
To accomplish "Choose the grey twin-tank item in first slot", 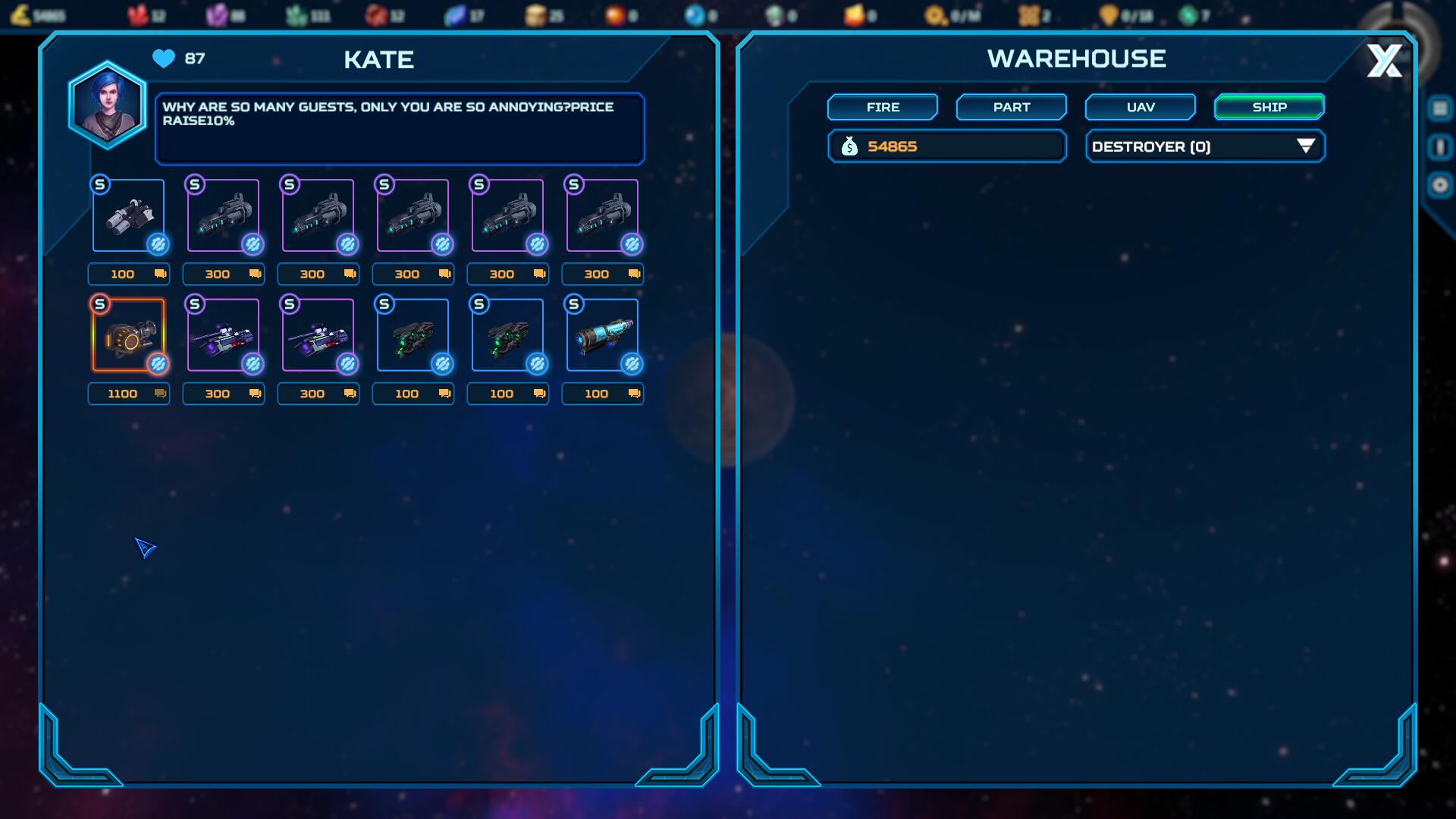I will click(x=128, y=215).
